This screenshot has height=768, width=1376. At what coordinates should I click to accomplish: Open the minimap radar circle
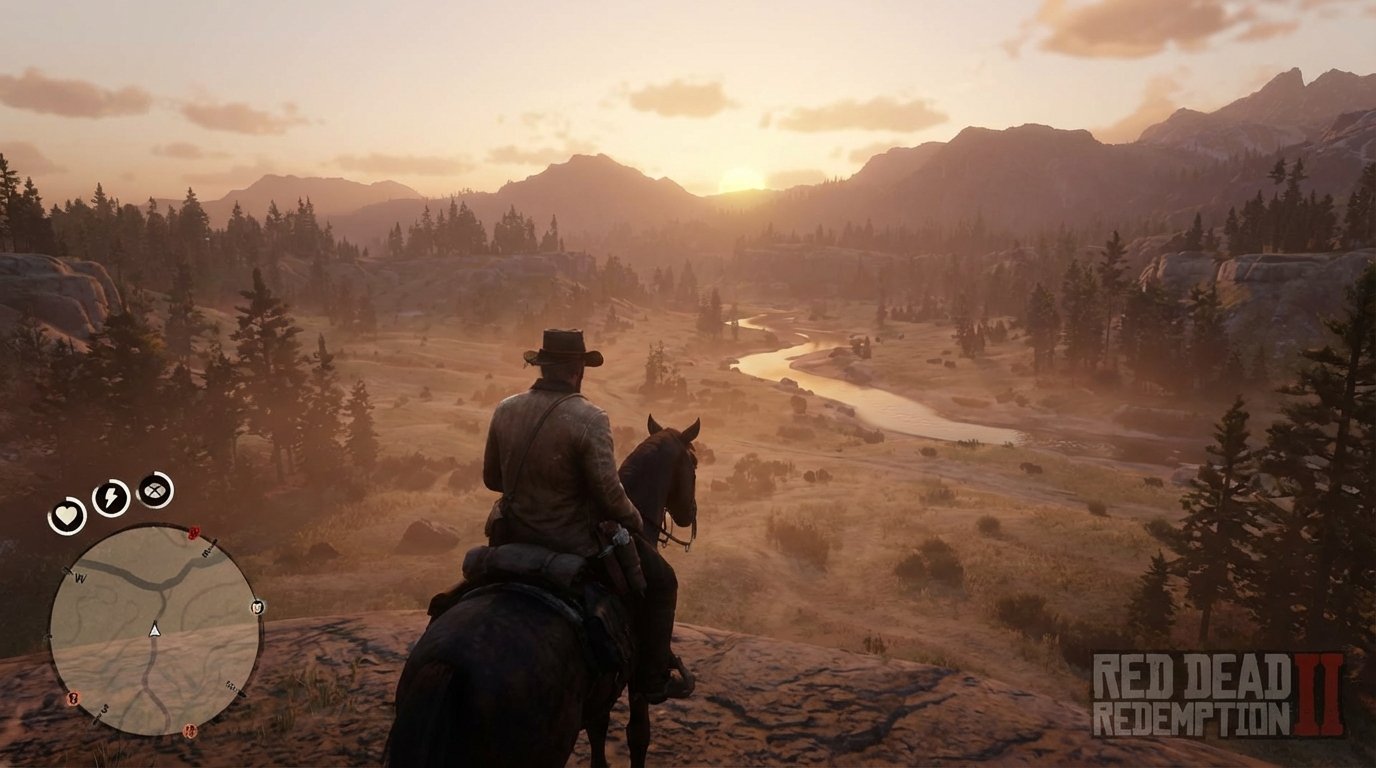point(154,628)
